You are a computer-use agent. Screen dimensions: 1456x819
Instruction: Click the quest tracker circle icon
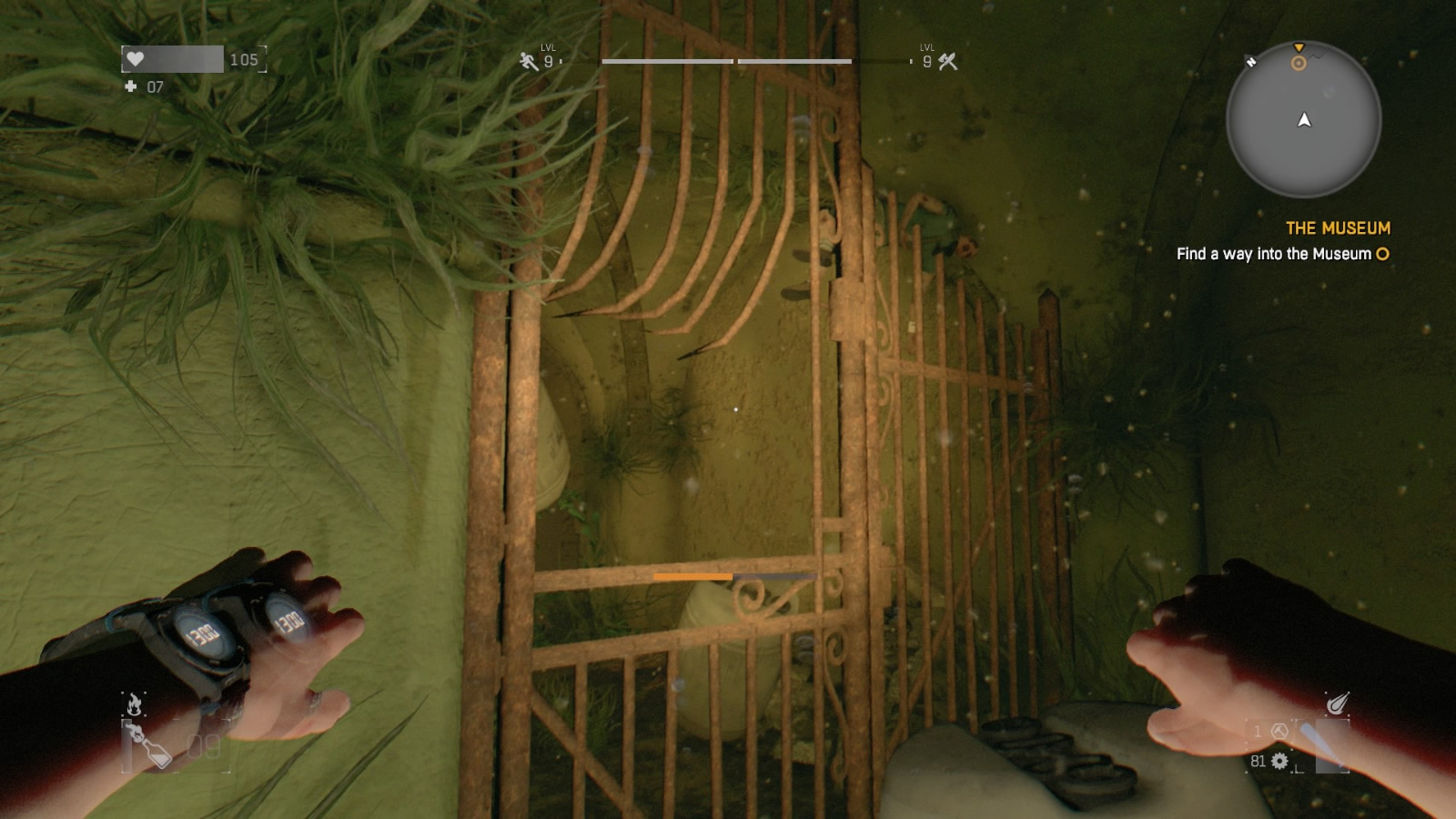click(1383, 254)
